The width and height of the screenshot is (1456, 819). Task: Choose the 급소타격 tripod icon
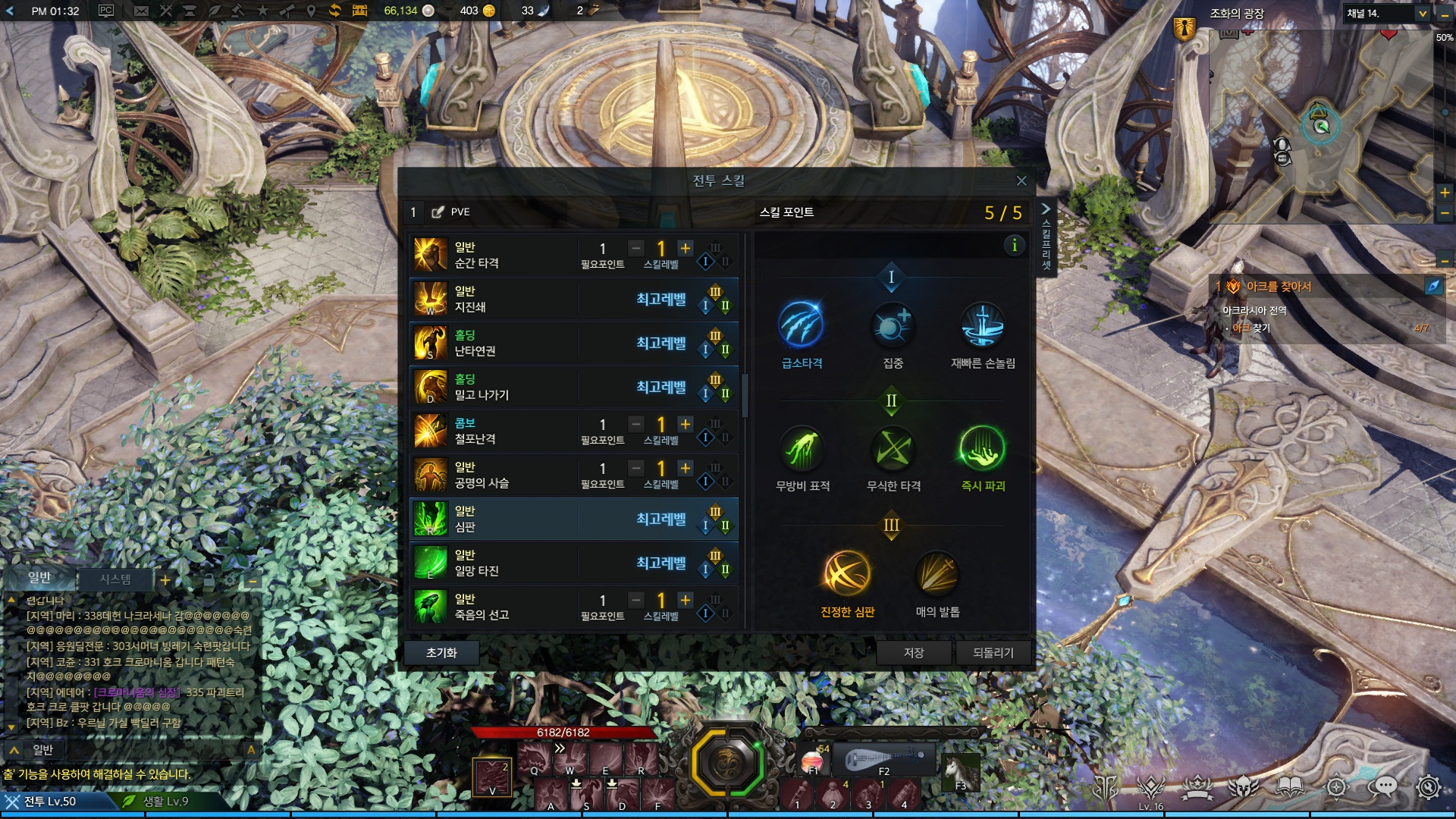point(801,326)
